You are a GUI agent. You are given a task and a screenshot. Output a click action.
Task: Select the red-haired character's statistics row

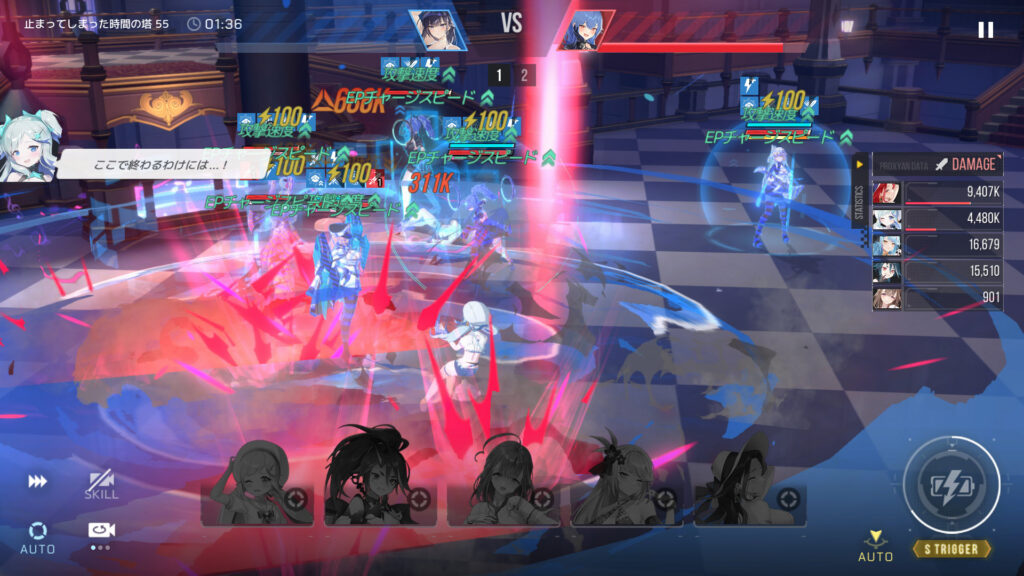click(x=937, y=193)
